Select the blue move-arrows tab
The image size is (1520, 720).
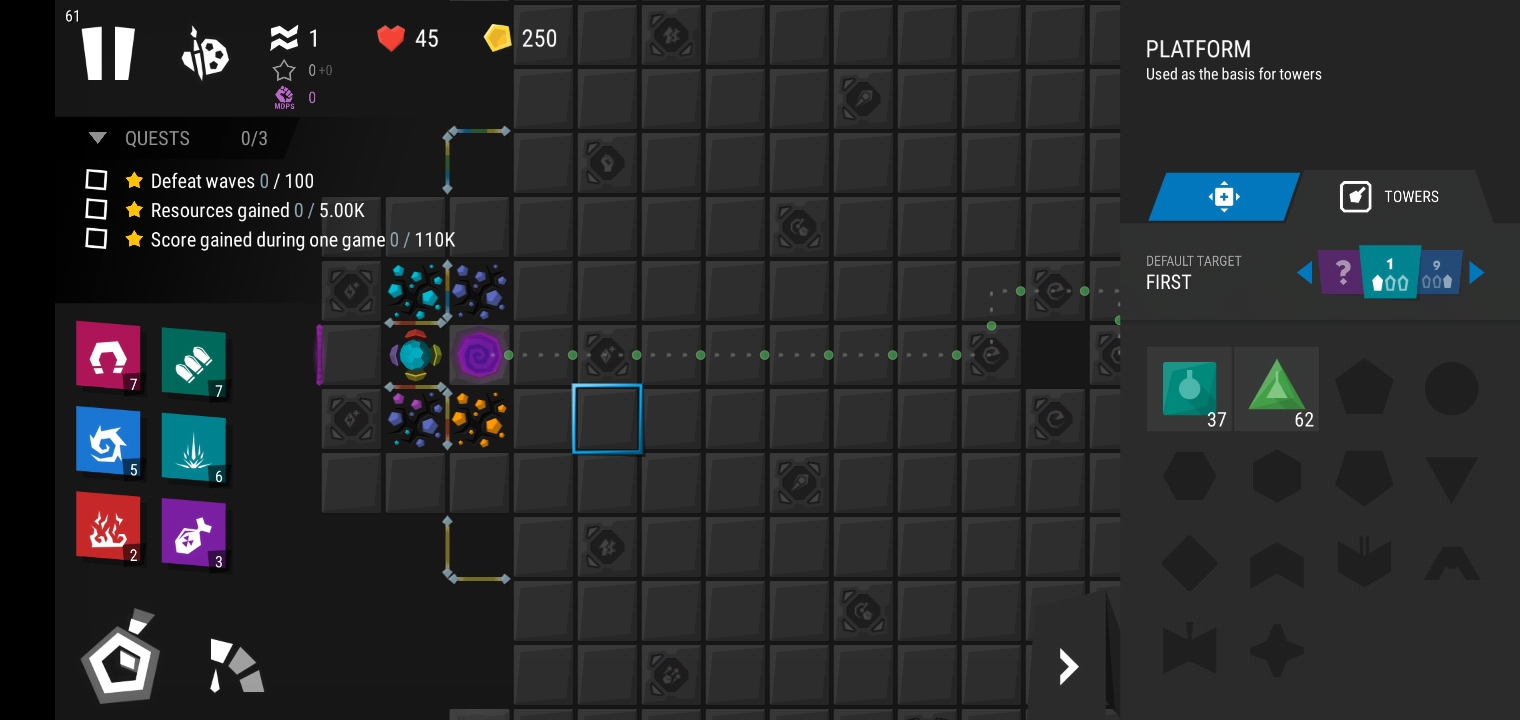tap(1224, 196)
